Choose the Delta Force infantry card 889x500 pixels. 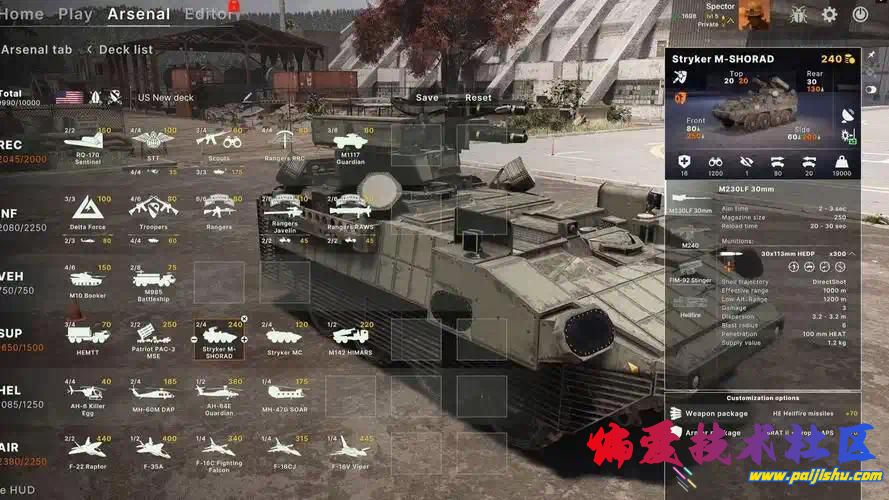88,212
